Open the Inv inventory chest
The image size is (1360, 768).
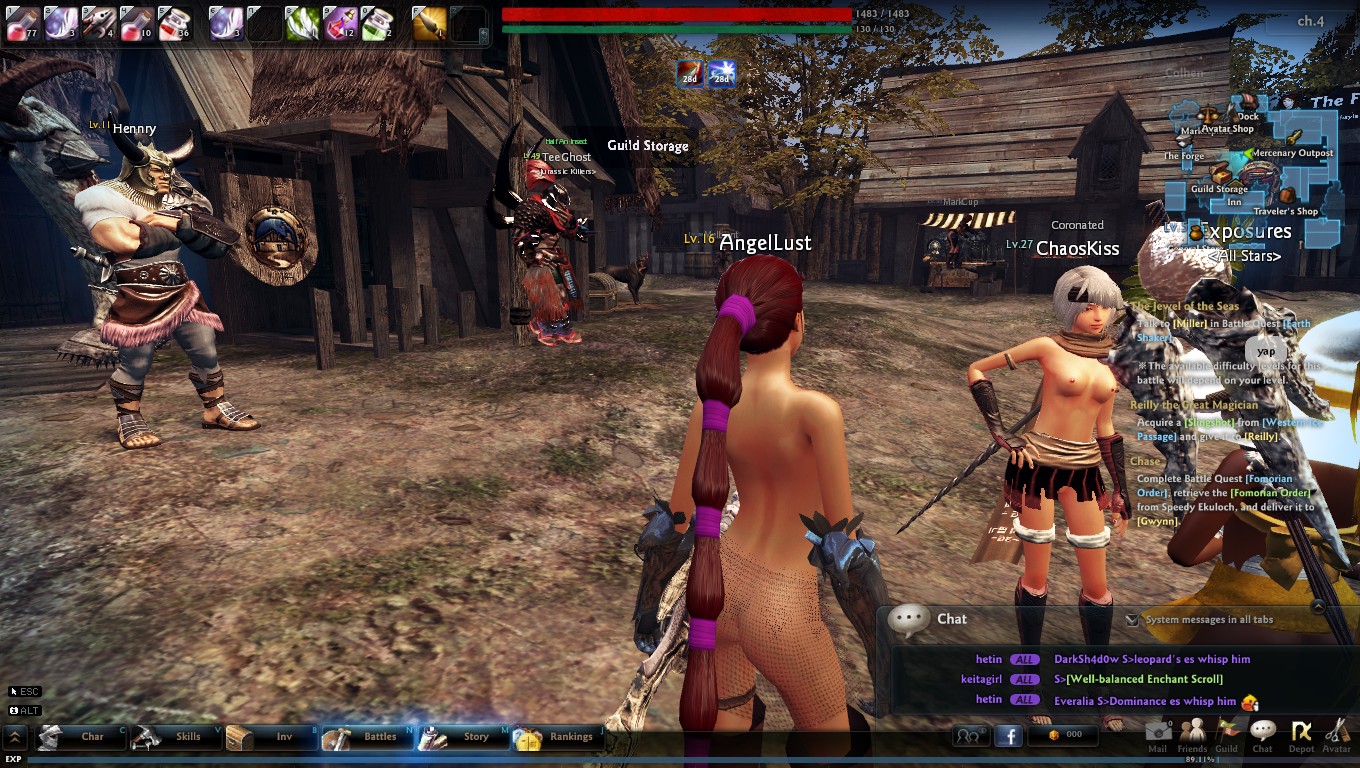click(272, 737)
